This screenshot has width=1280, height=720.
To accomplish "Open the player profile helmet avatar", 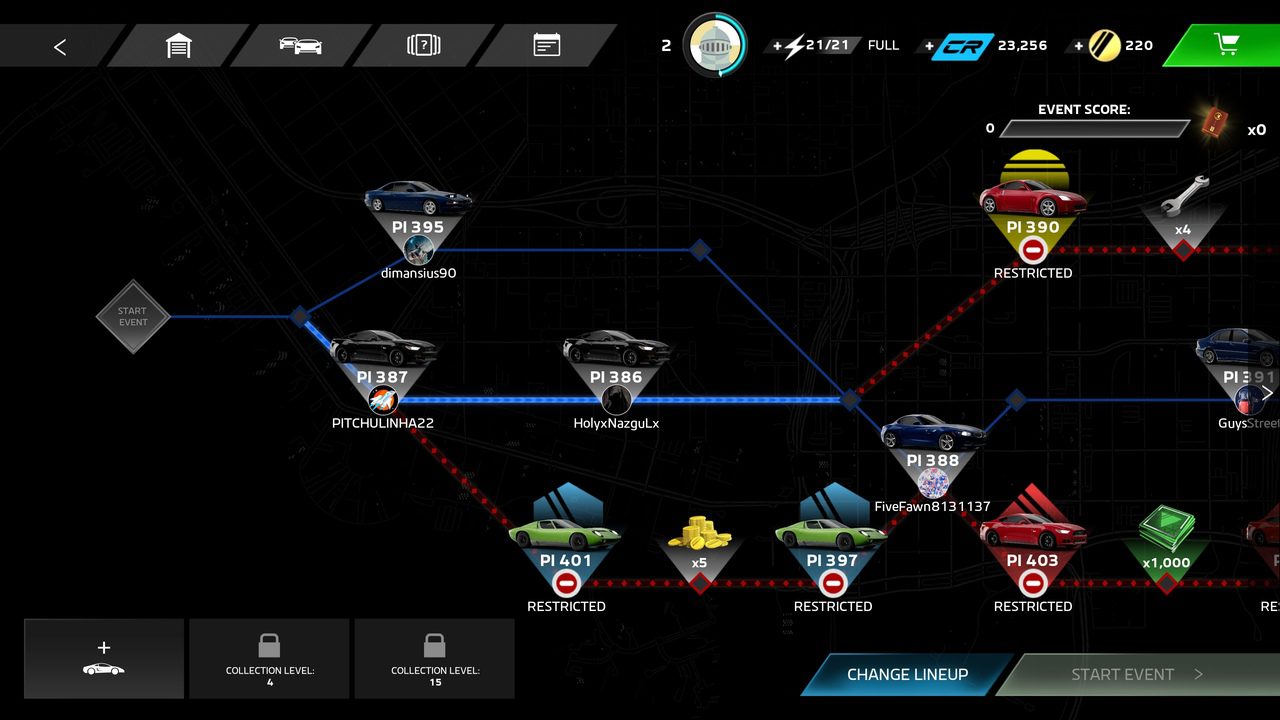I will [714, 45].
